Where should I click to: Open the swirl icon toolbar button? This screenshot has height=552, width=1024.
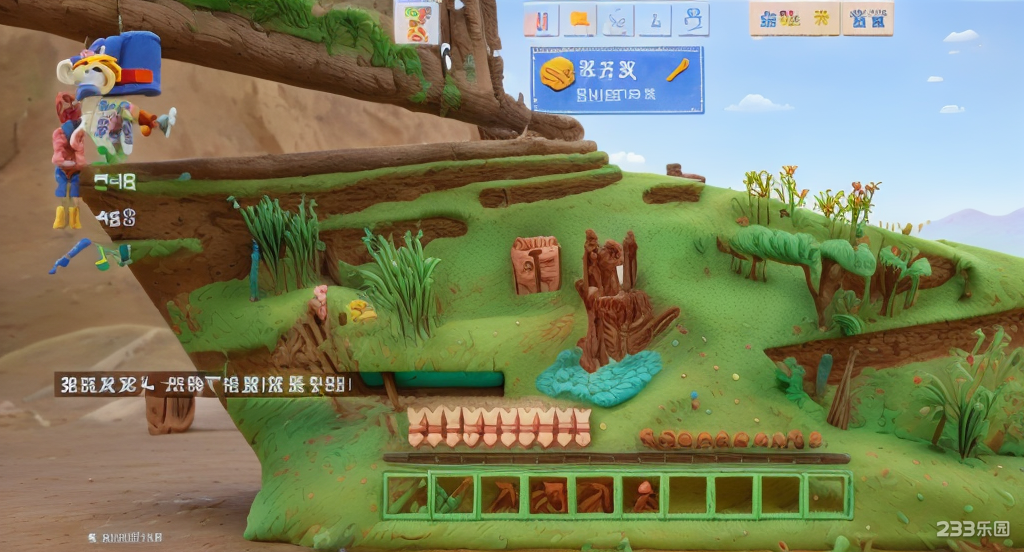(x=617, y=20)
